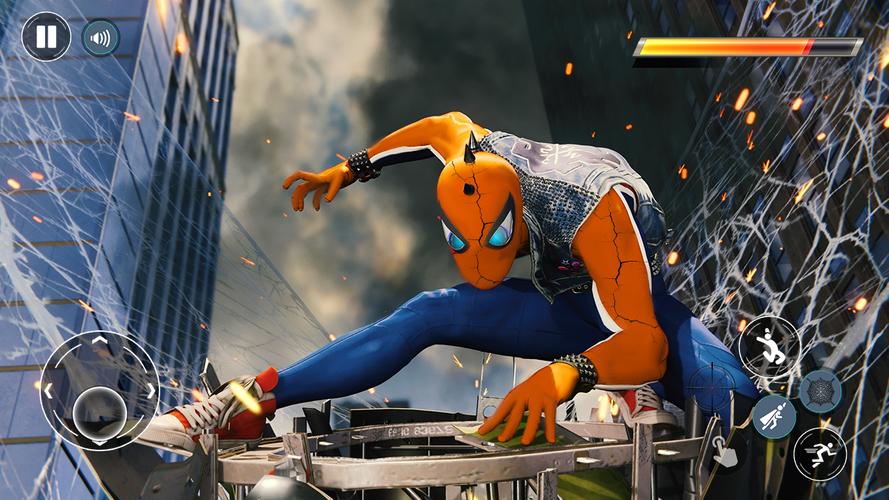Tap the jump action button
Viewport: 889px width, 500px height.
coord(768,346)
